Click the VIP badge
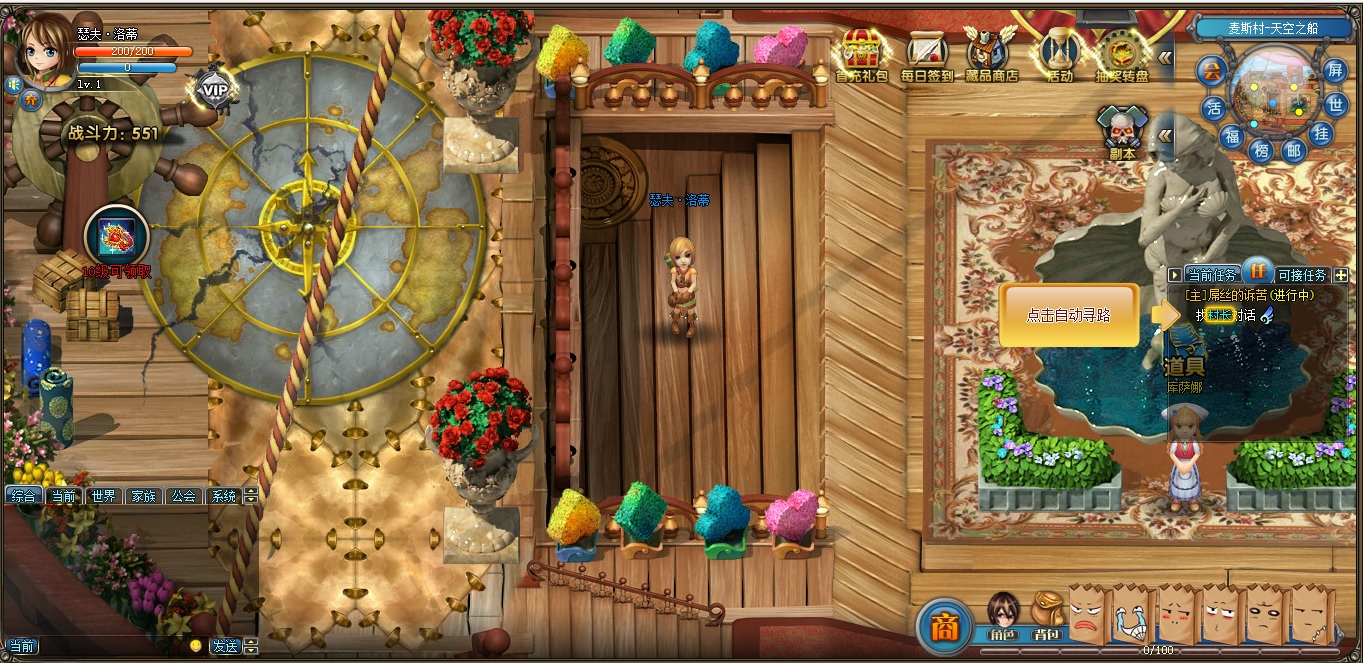 [214, 89]
